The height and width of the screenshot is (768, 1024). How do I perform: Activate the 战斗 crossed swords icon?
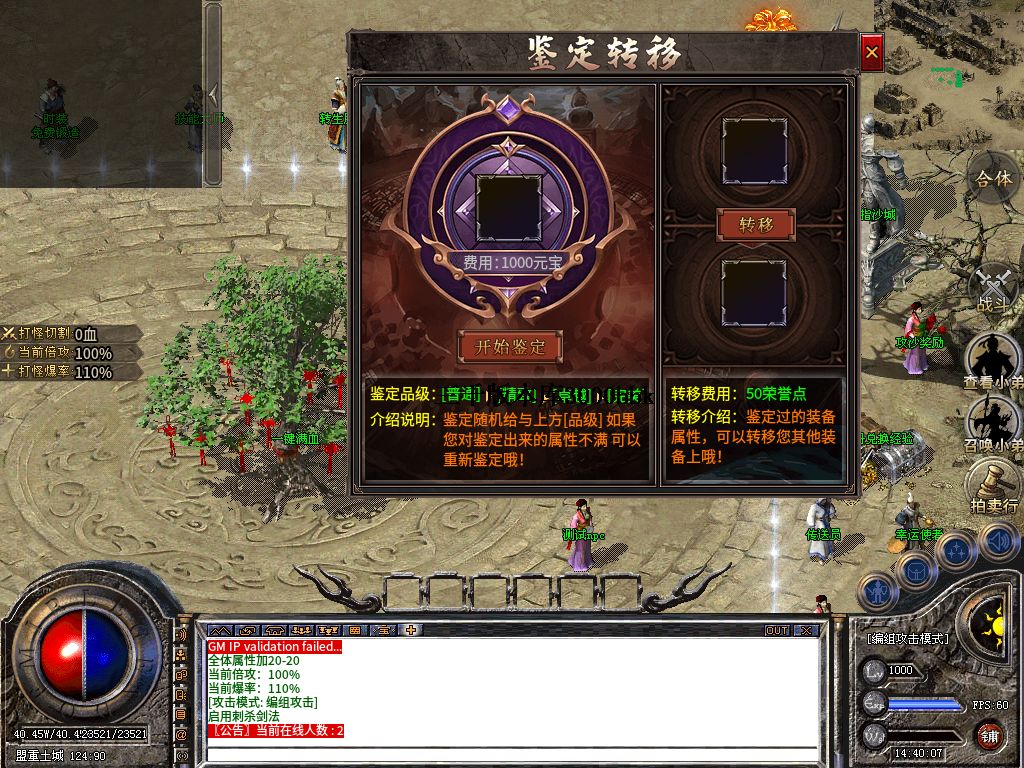pos(993,287)
